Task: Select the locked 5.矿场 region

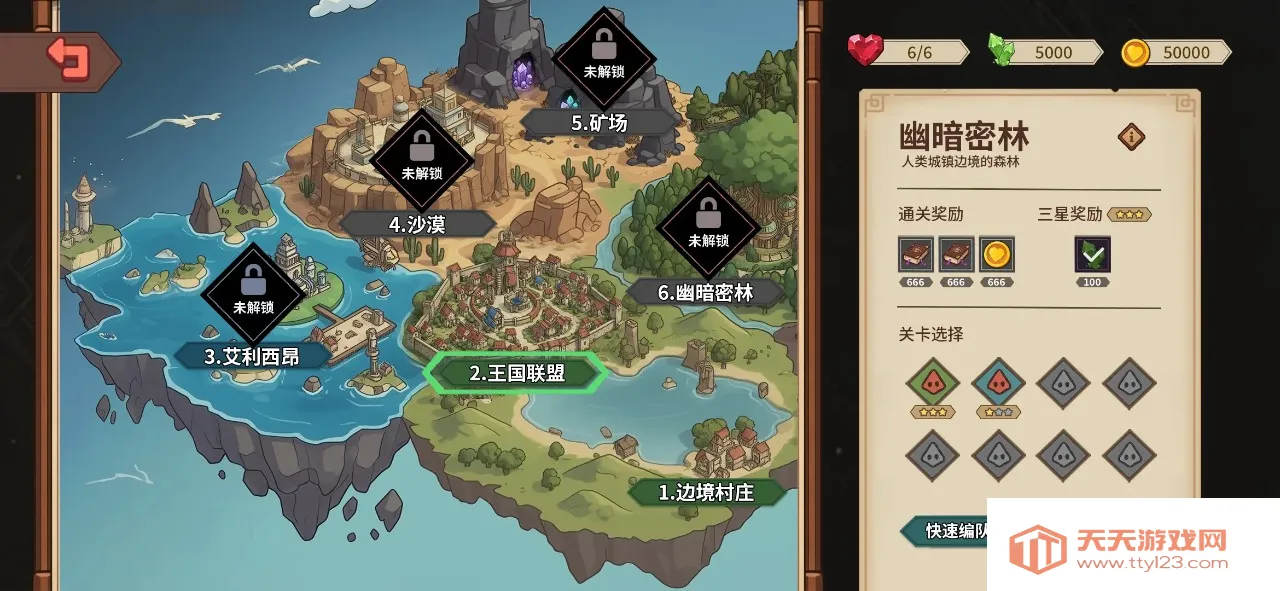Action: (599, 123)
